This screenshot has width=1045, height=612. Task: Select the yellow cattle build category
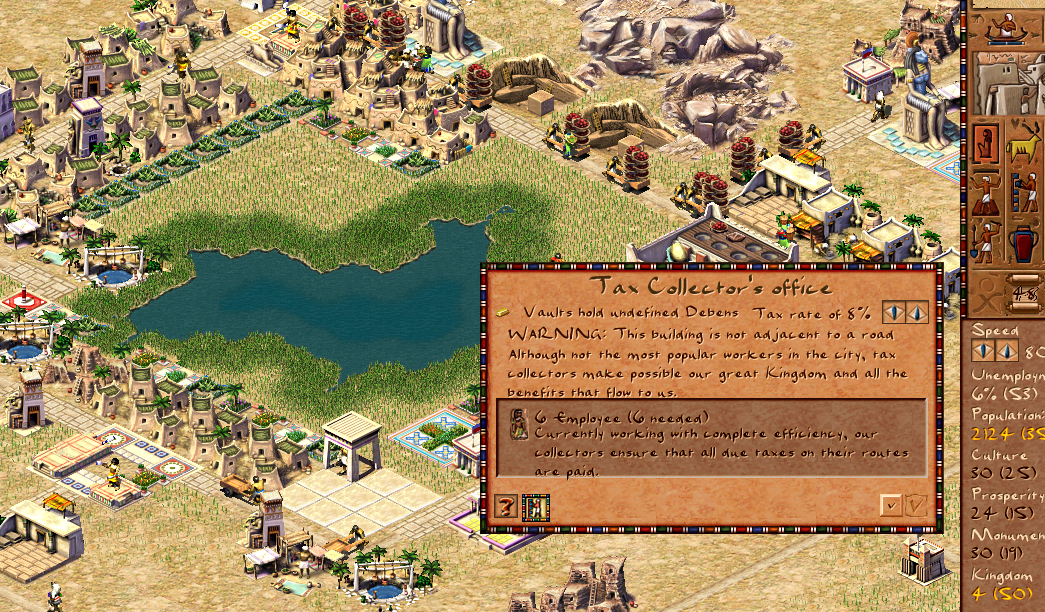click(x=1024, y=145)
